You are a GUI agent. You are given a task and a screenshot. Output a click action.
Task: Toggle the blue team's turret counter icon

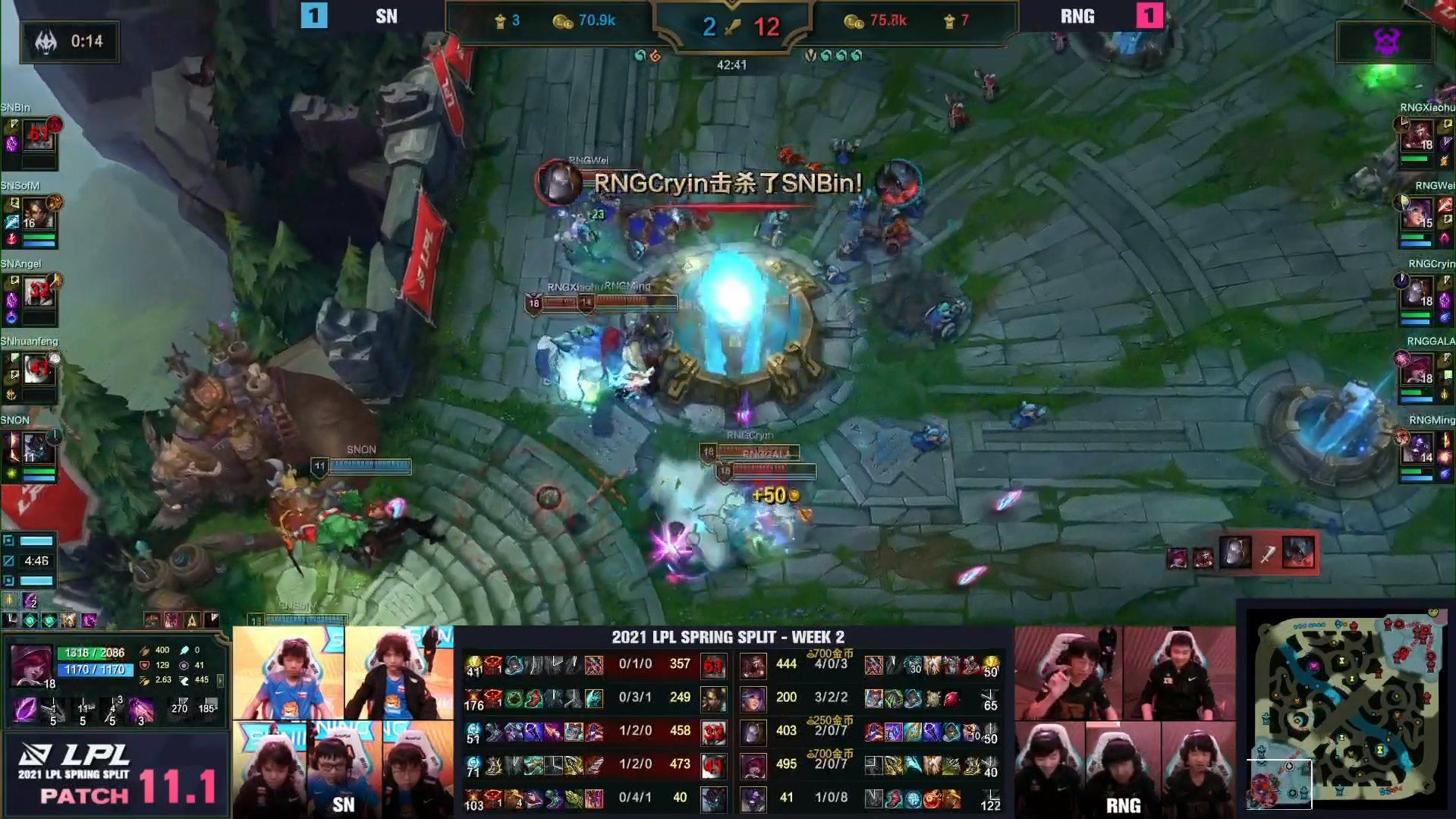[498, 21]
